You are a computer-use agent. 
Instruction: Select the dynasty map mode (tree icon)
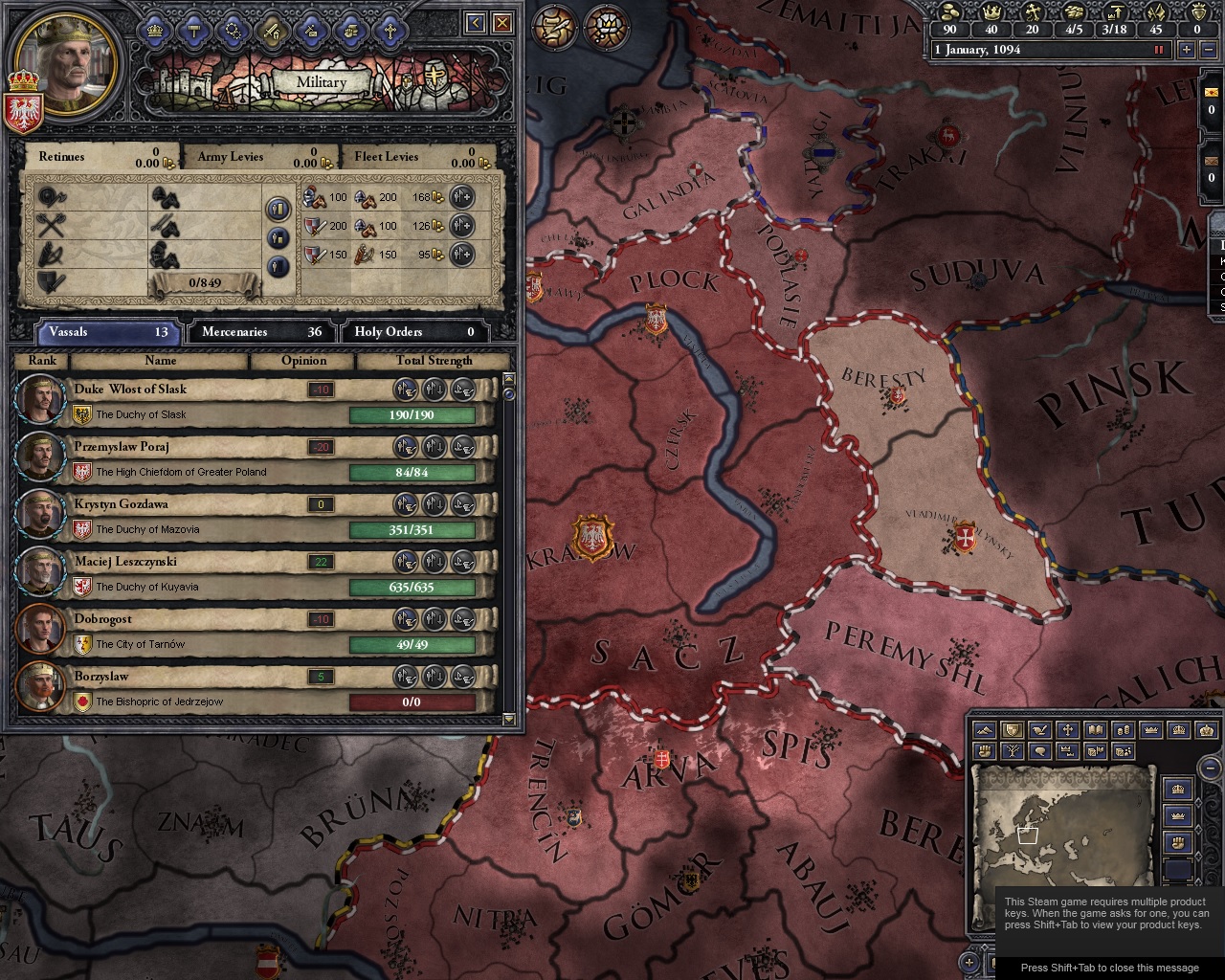point(1012,752)
